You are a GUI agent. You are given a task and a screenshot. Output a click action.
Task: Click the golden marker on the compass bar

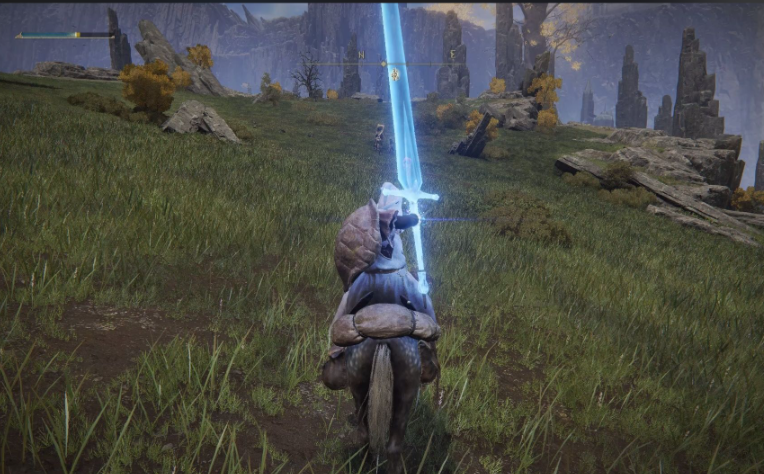coord(395,73)
